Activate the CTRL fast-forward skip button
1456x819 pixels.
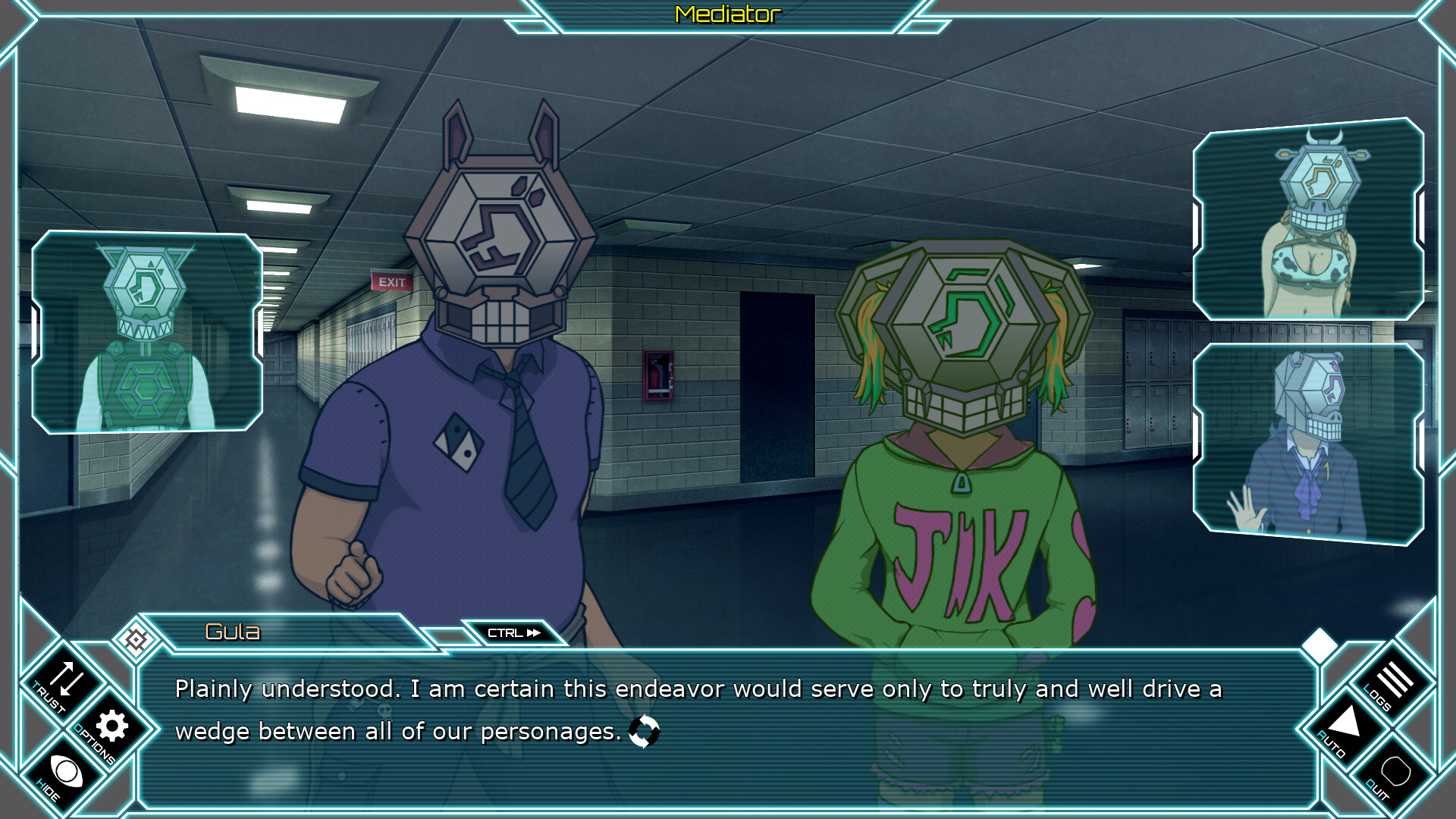[x=514, y=632]
